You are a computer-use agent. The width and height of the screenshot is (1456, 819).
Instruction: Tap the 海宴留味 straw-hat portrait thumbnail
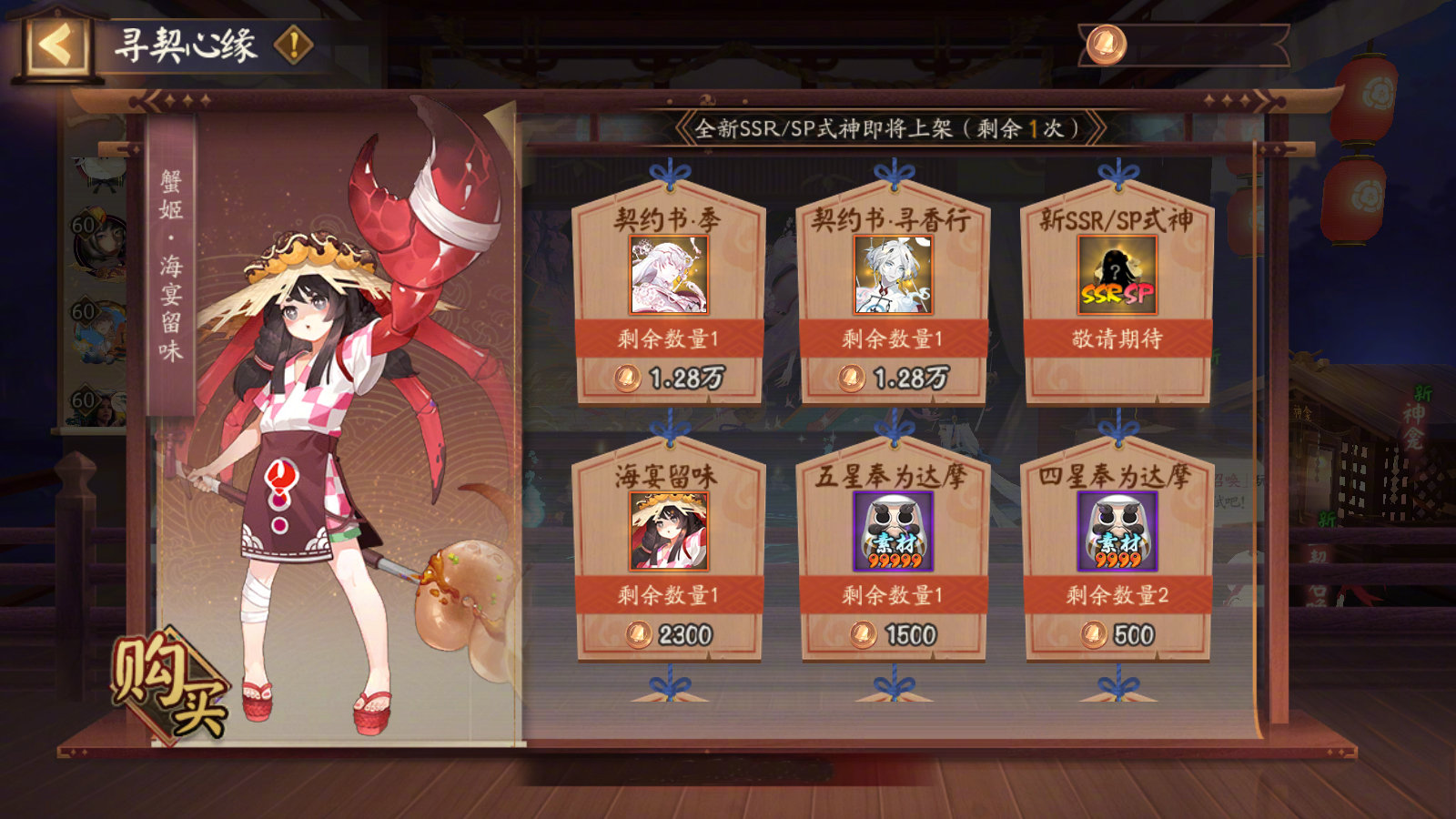(x=672, y=531)
